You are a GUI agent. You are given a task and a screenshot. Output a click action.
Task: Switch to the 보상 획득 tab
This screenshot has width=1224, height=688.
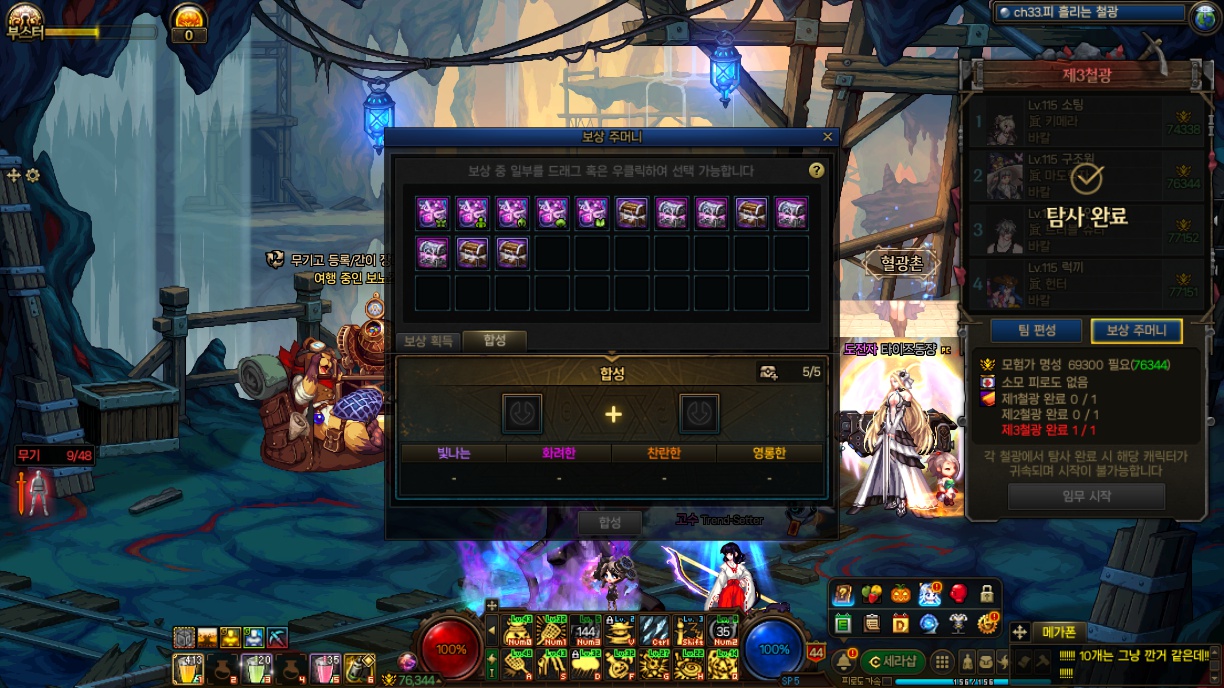428,341
